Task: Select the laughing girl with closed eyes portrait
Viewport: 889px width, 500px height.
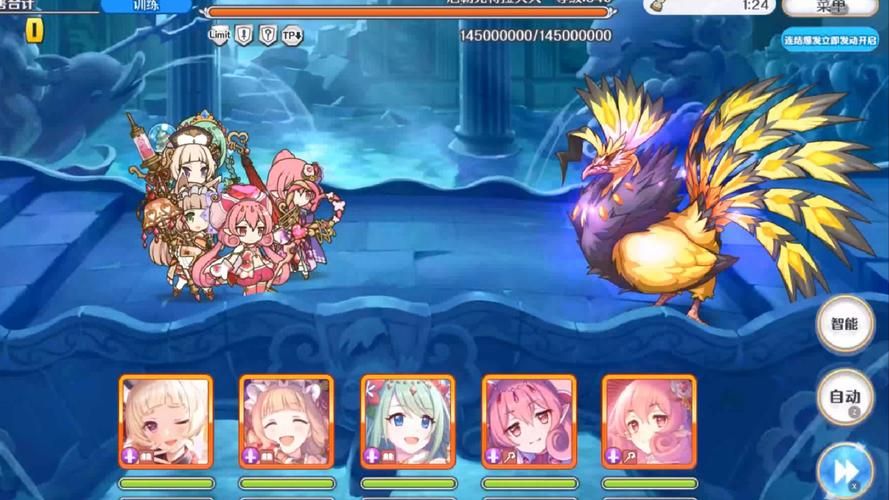Action: pos(286,421)
